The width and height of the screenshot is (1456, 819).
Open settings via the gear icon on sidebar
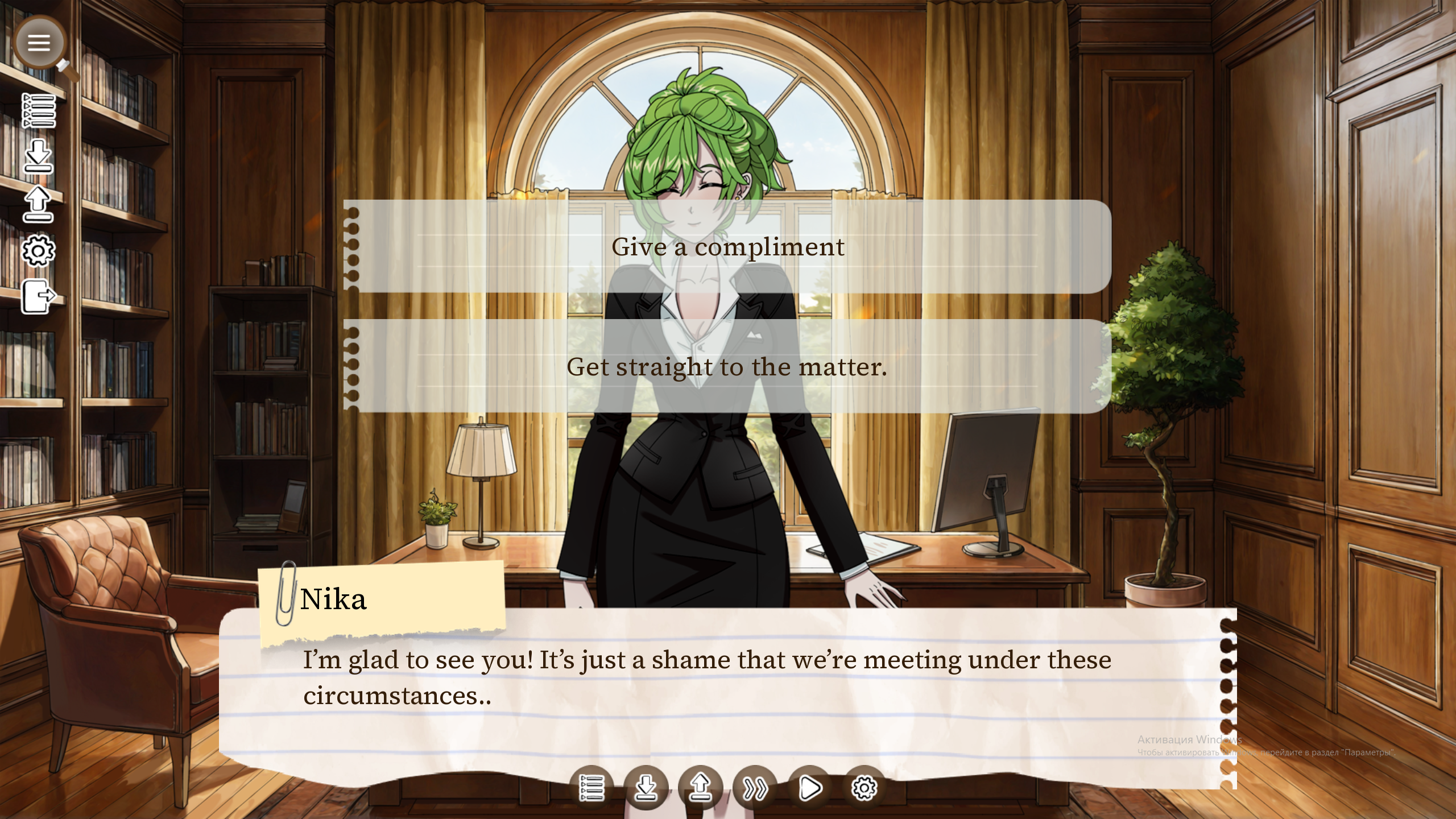click(x=40, y=252)
